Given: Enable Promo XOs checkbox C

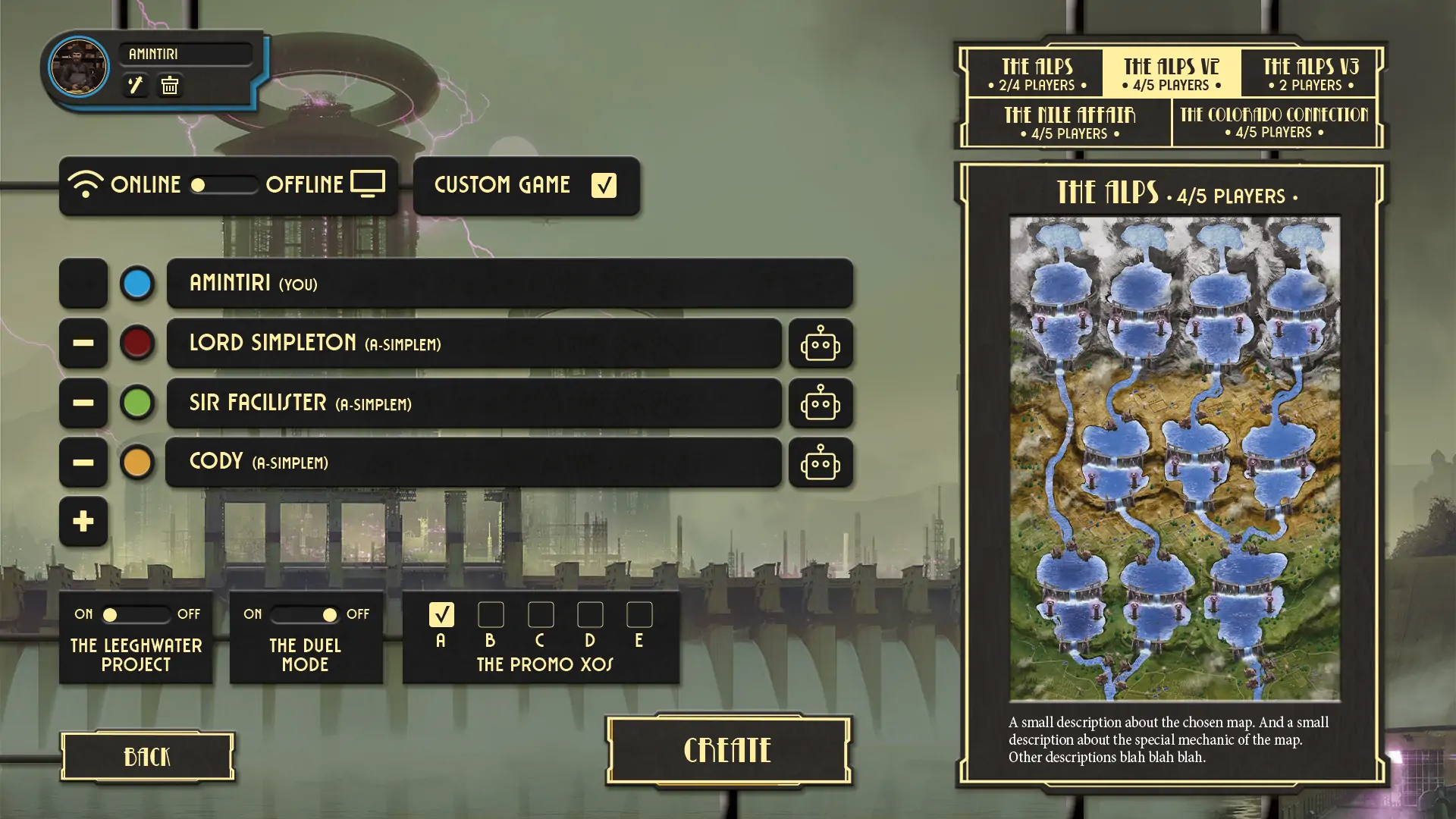Looking at the screenshot, I should click(x=541, y=614).
